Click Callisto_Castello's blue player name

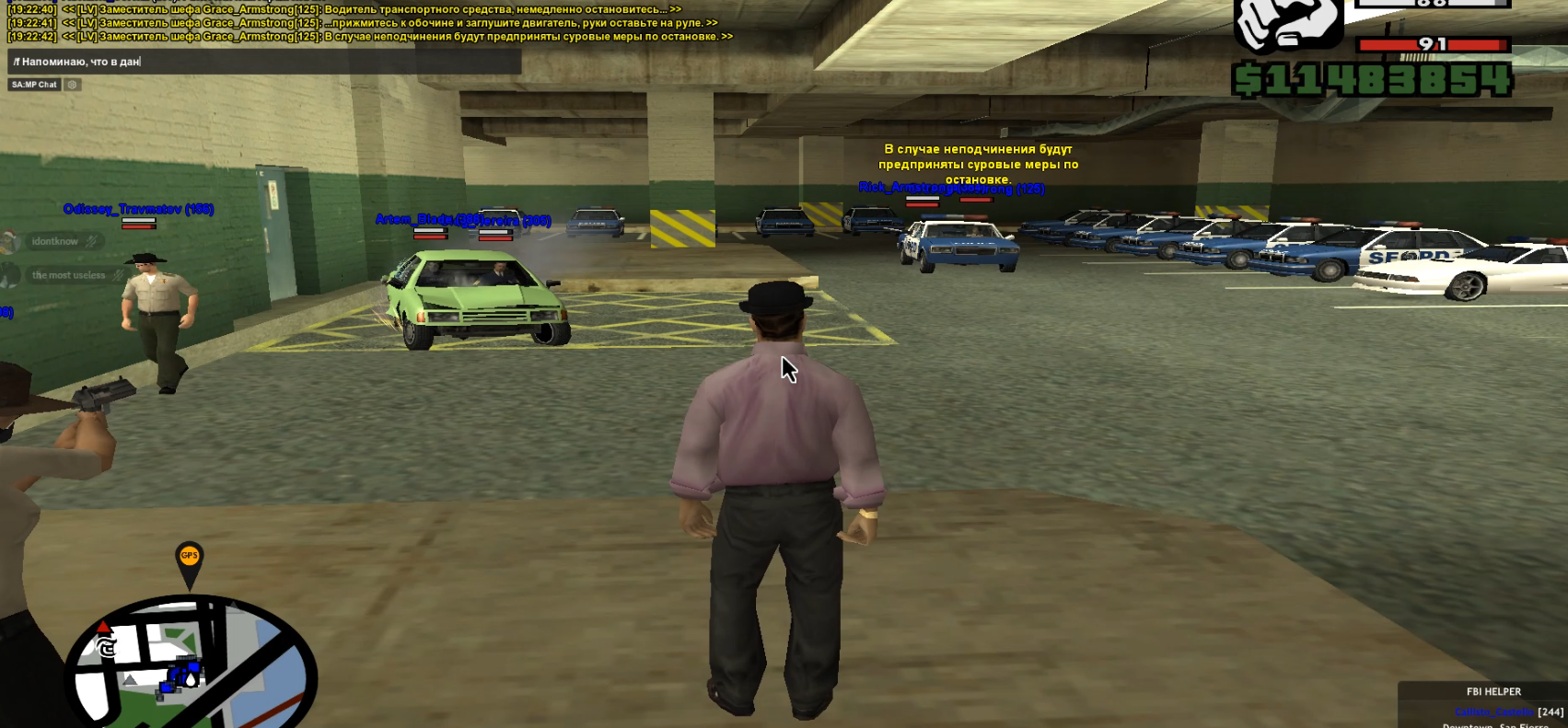click(x=1493, y=711)
